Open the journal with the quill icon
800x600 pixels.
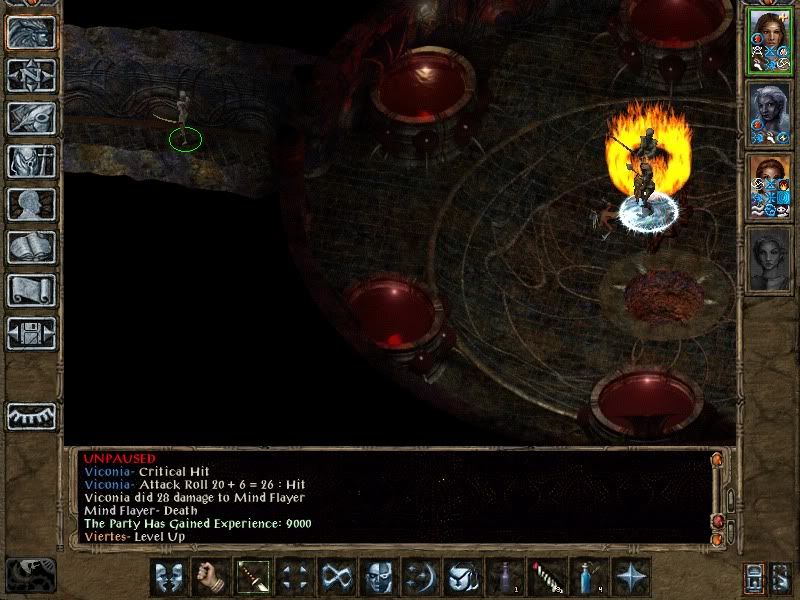(31, 117)
